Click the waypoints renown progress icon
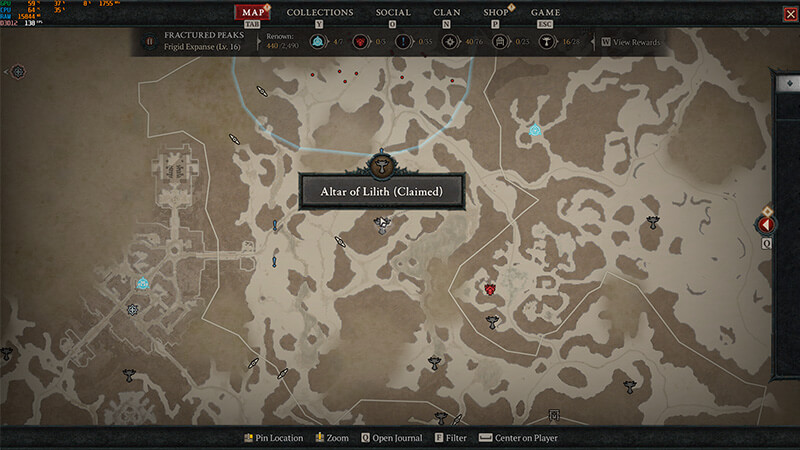 pos(318,42)
